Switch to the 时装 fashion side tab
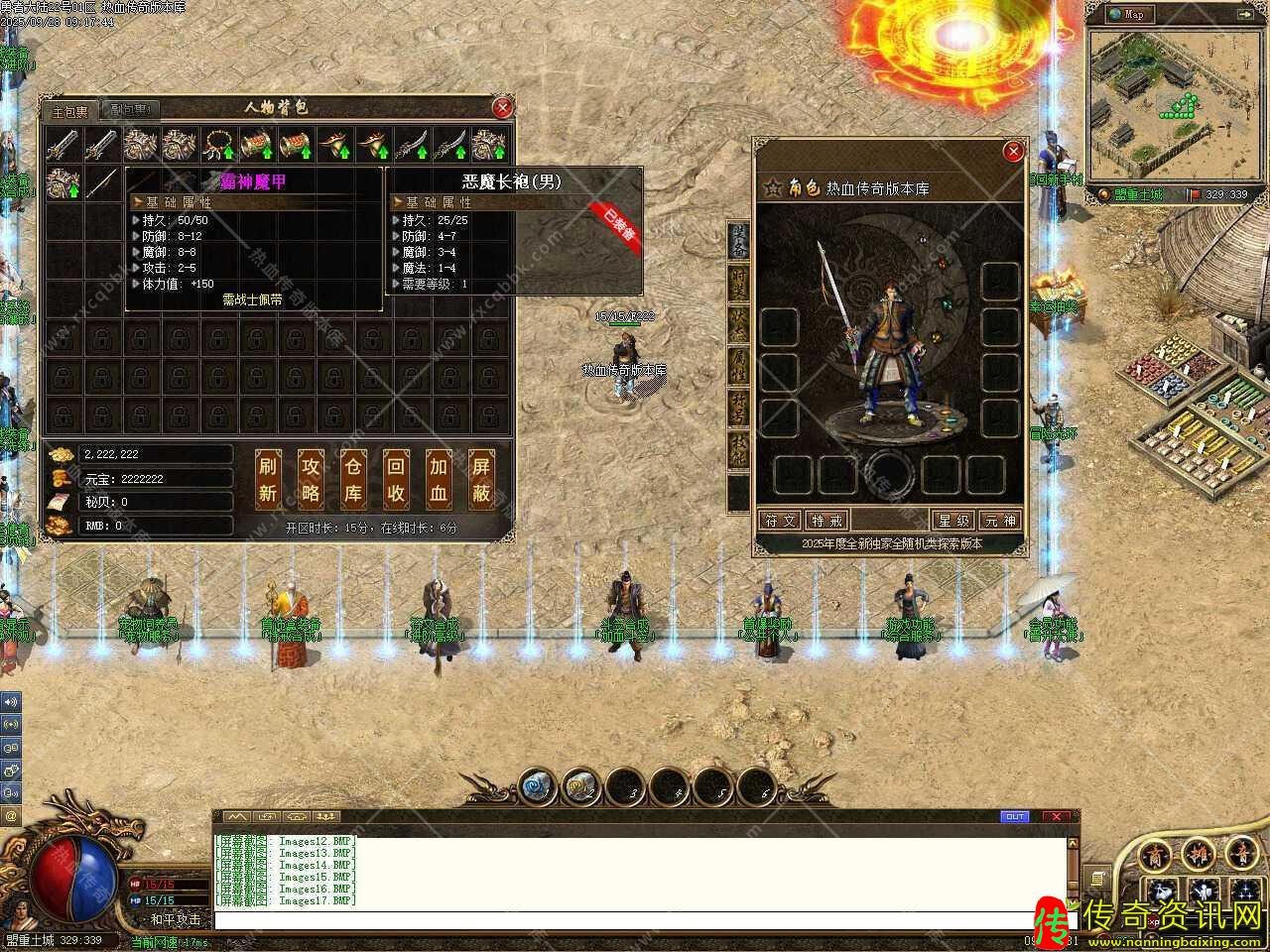Image resolution: width=1270 pixels, height=952 pixels. 739,283
